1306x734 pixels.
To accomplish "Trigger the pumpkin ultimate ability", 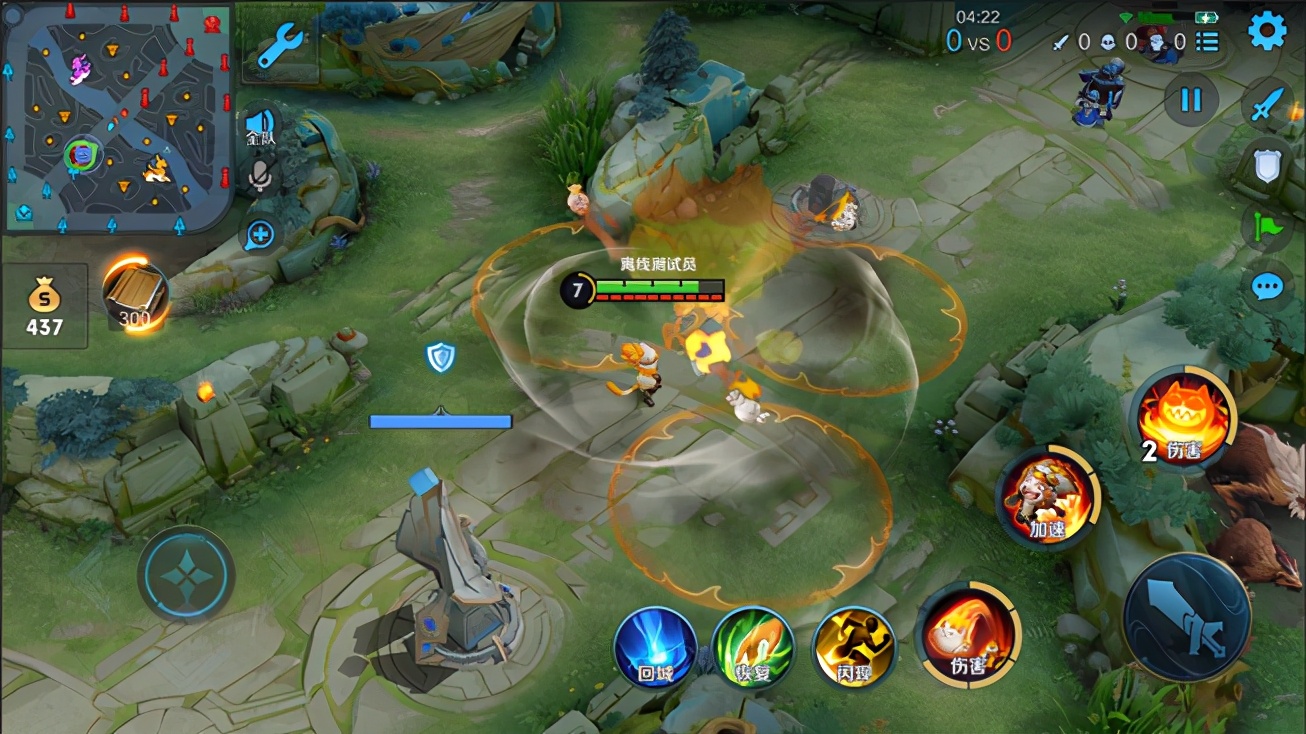I will (x=1184, y=417).
